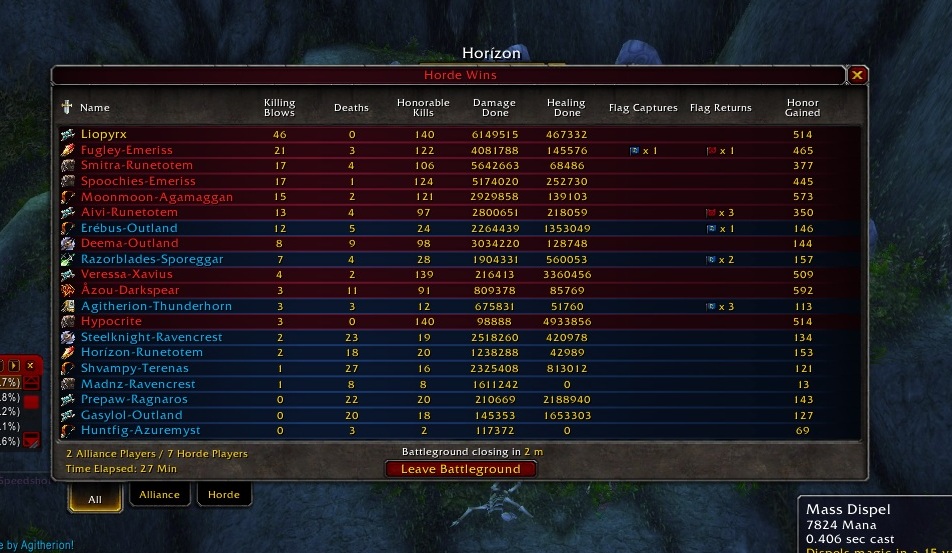Switch to the Alliance tab
Viewport: 952px width, 553px height.
[x=159, y=494]
